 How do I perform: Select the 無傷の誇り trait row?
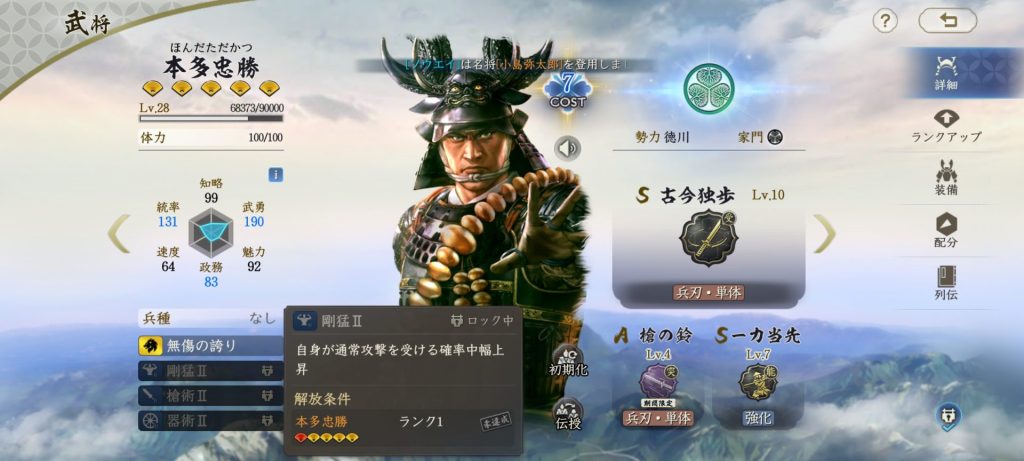[210, 346]
